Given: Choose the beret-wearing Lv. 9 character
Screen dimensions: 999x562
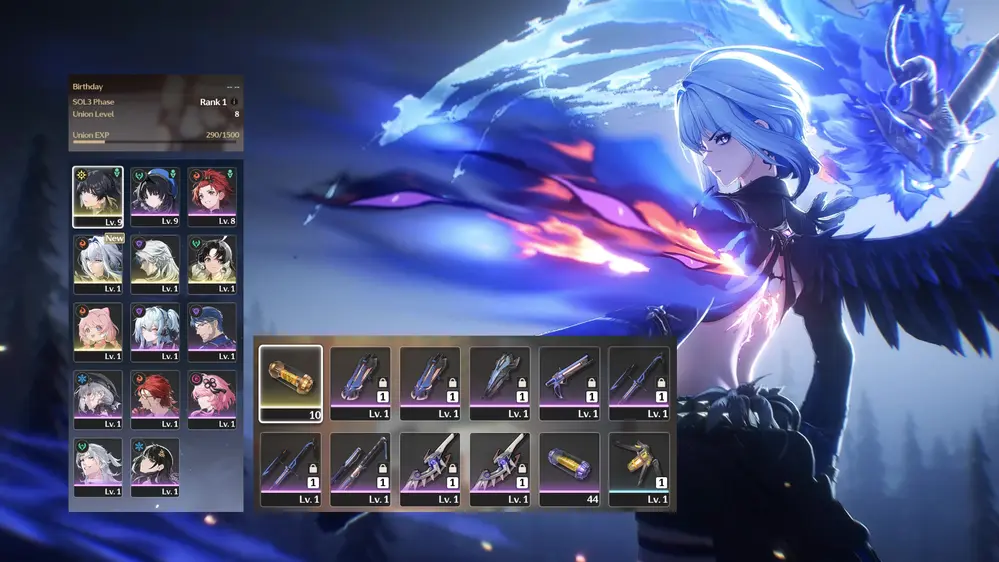Looking at the screenshot, I should tap(155, 196).
